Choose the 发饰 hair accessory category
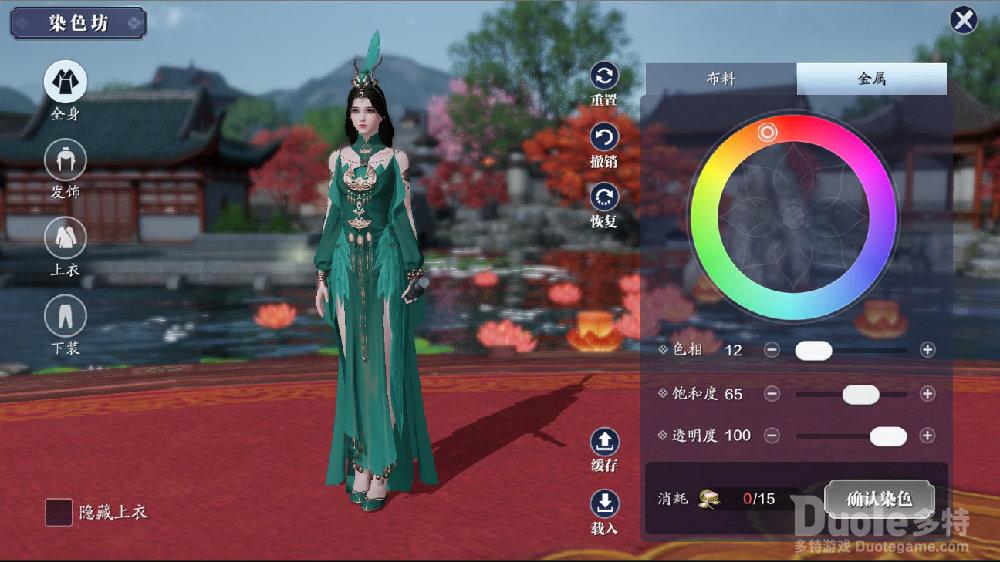 65,160
